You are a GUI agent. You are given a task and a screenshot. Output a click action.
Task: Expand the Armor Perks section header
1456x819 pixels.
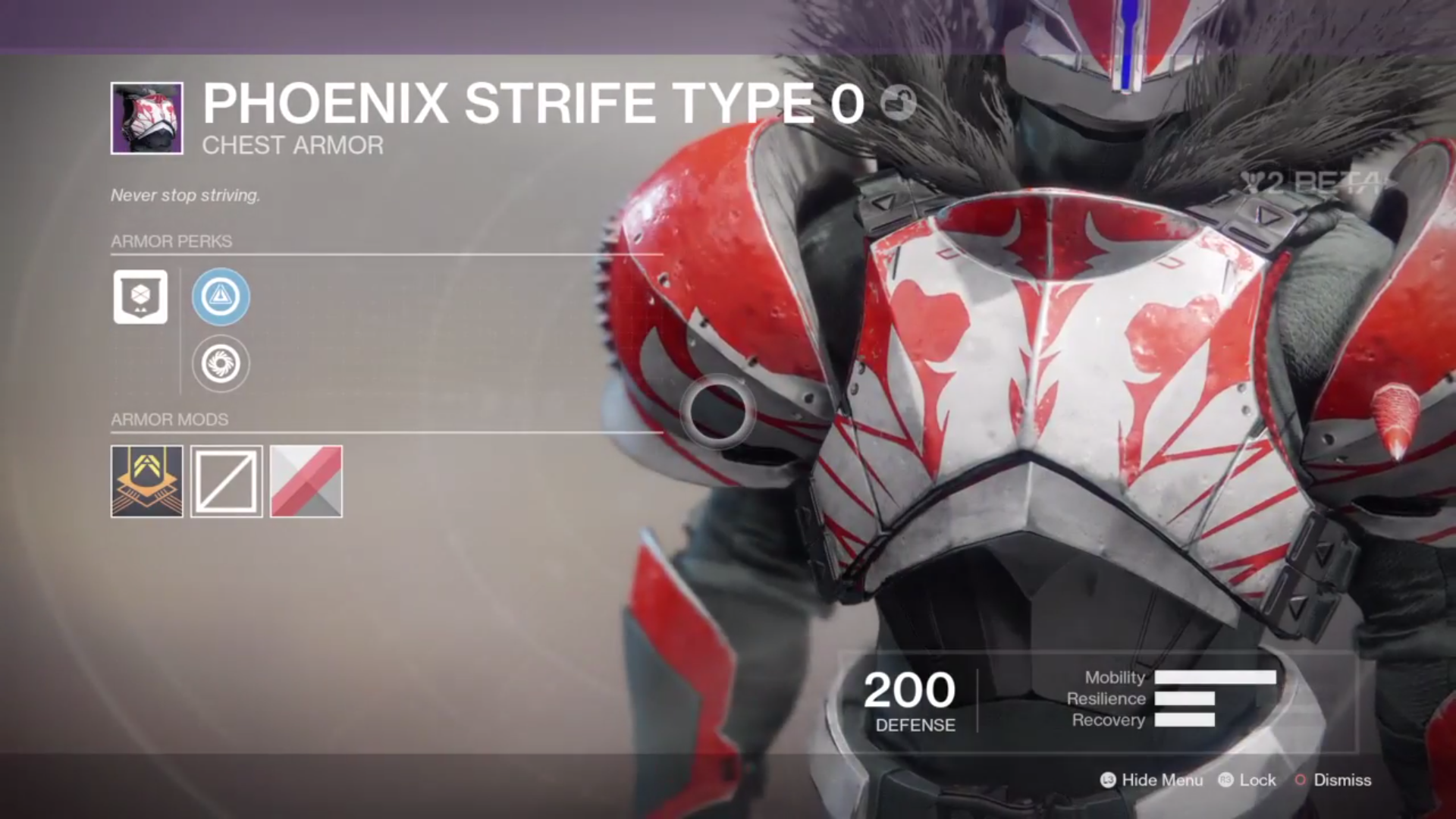[x=171, y=241]
